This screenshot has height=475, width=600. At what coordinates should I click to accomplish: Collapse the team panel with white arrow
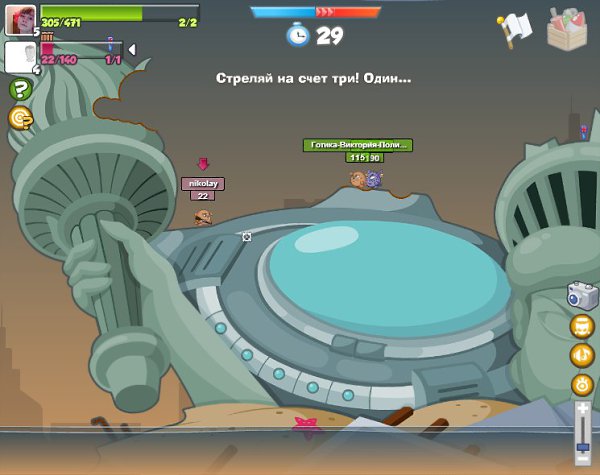132,50
